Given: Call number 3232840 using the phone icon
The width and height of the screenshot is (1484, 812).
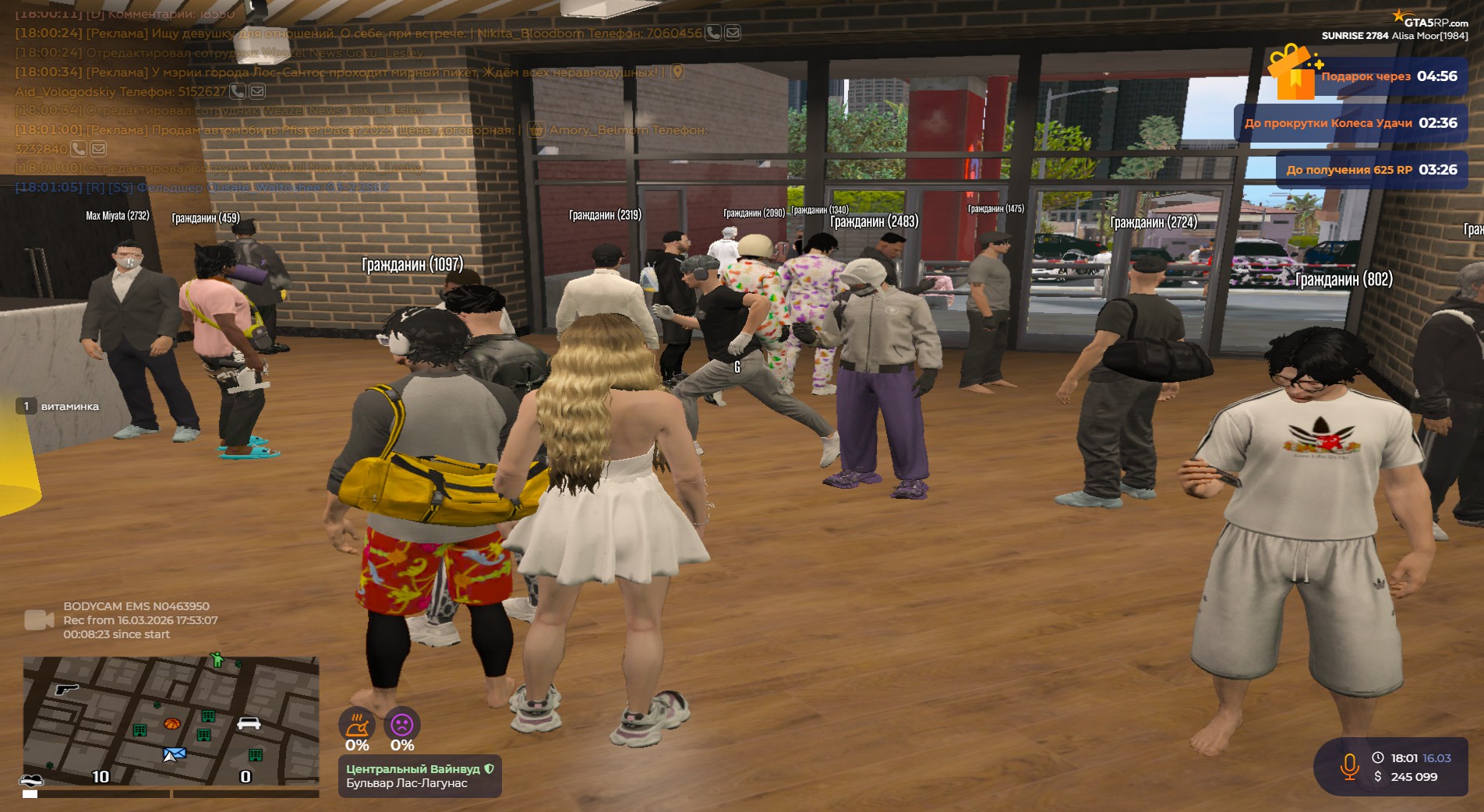Looking at the screenshot, I should tap(79, 148).
